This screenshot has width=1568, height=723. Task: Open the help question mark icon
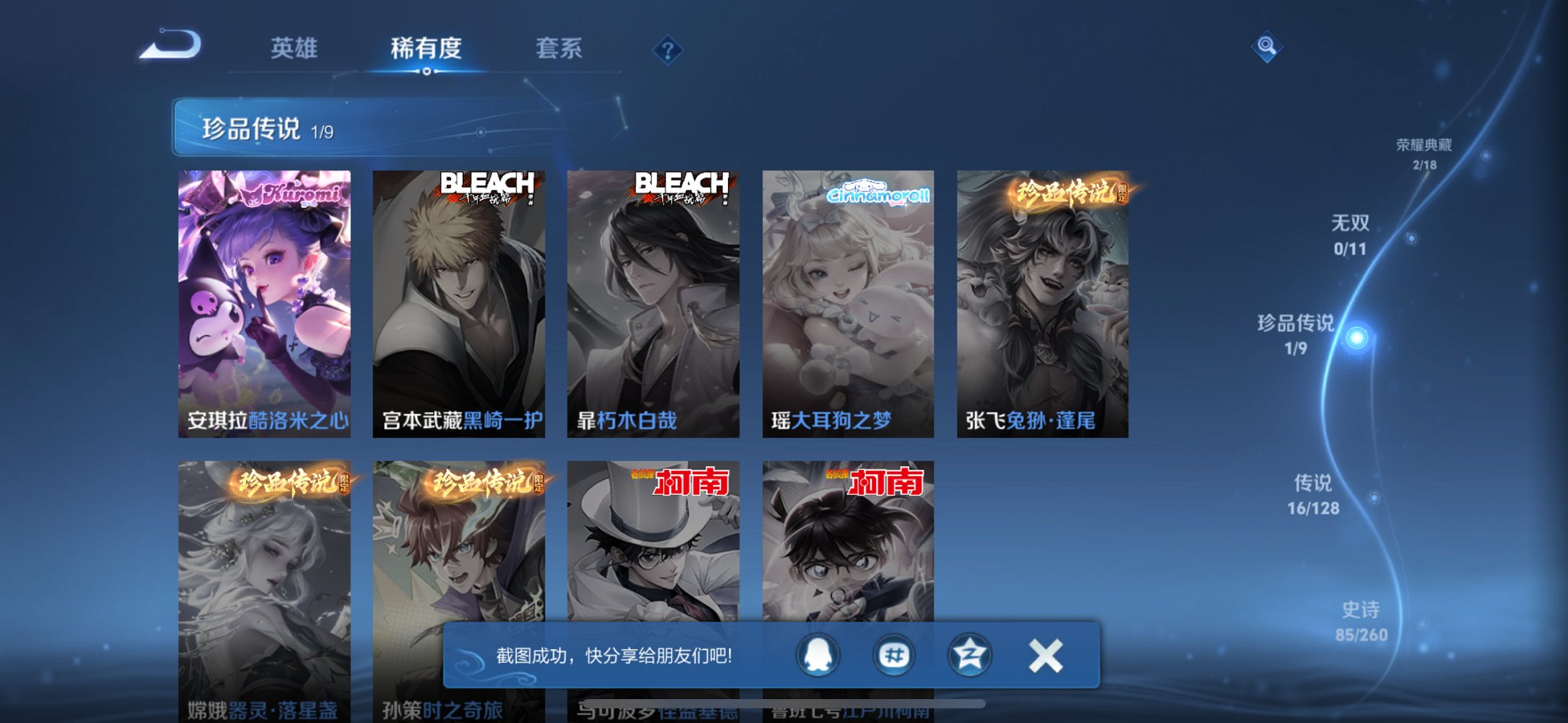(x=667, y=50)
